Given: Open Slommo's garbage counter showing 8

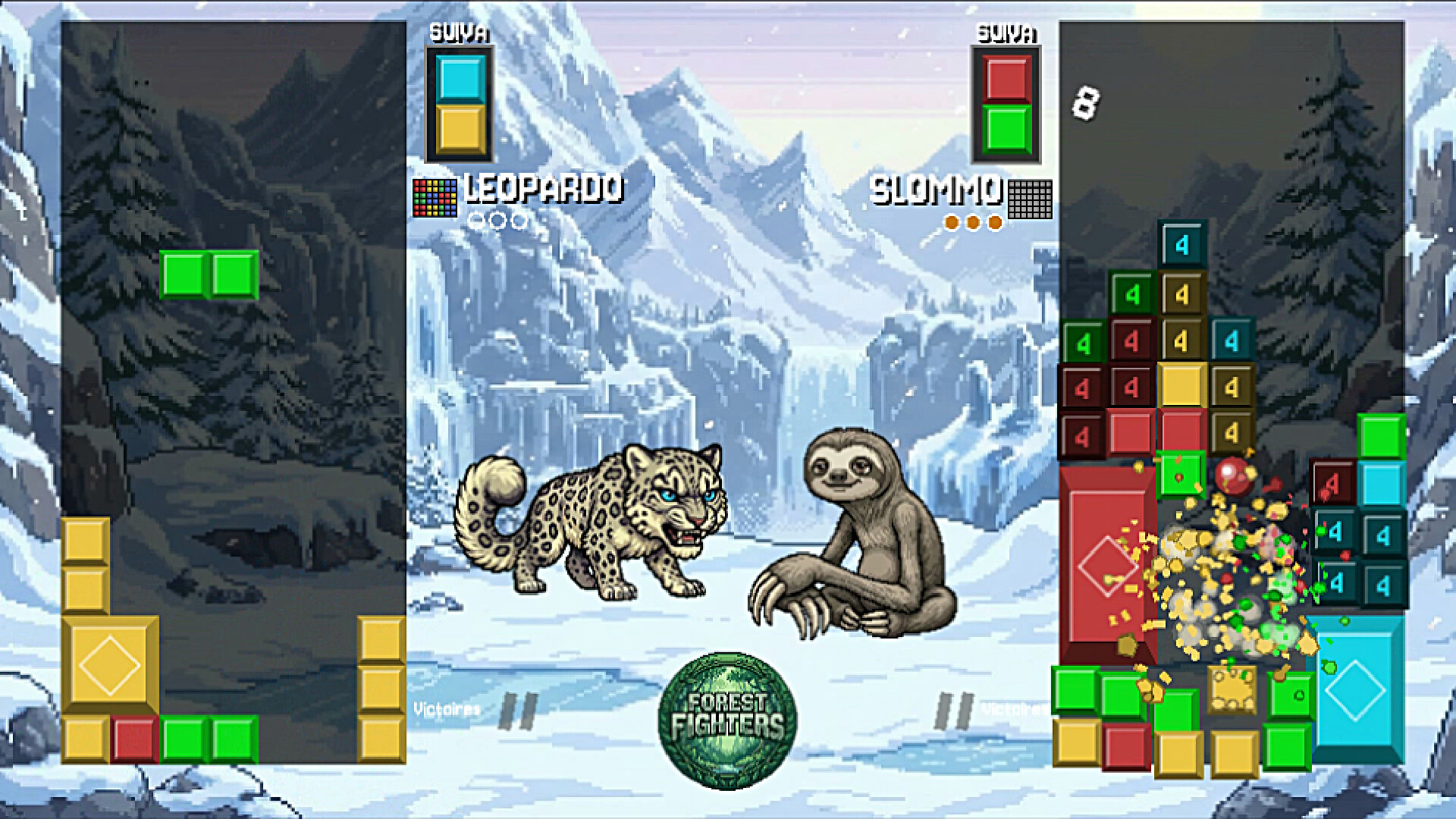Looking at the screenshot, I should click(x=1086, y=101).
